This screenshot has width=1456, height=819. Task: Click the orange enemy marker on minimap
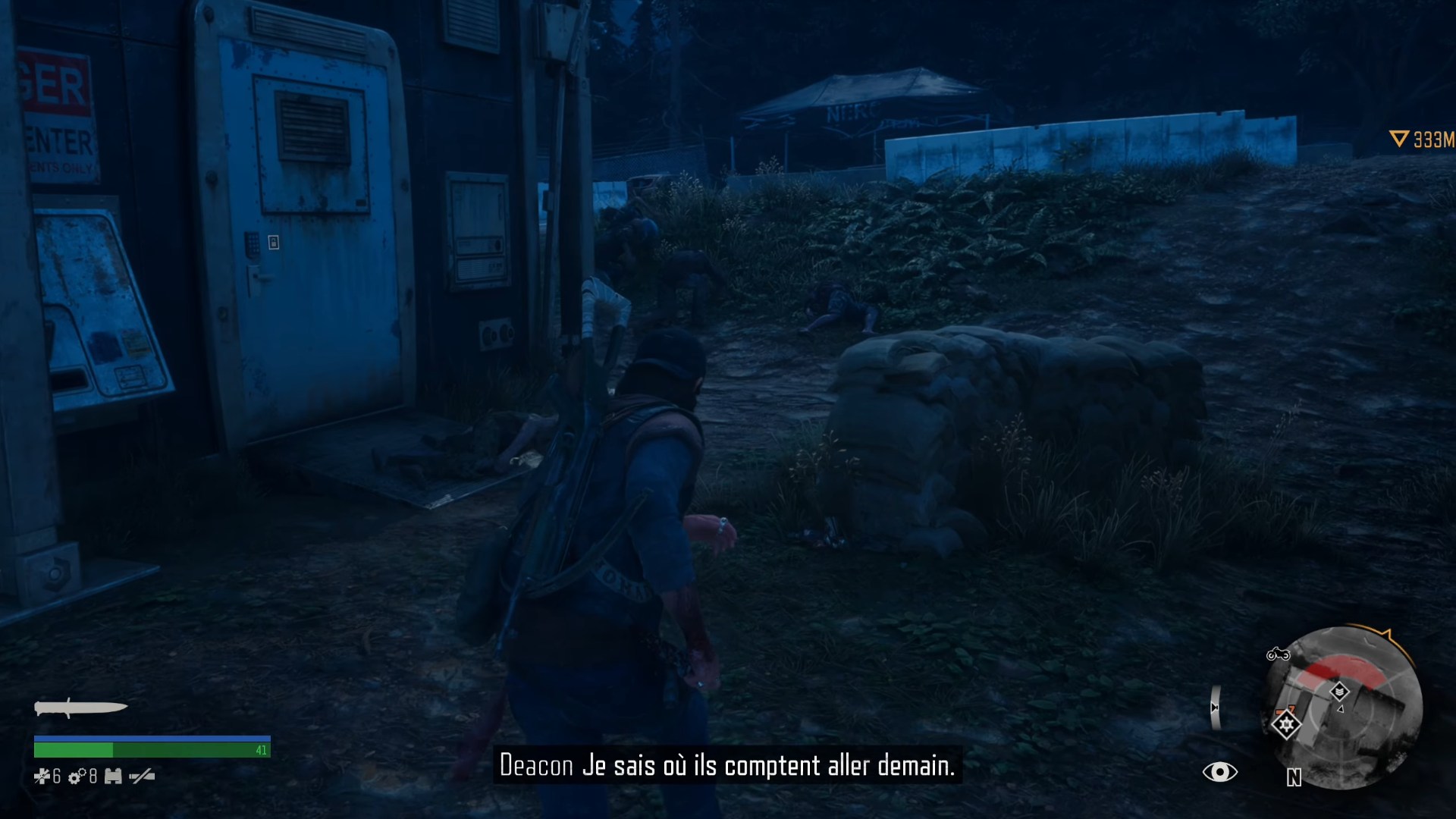(1285, 711)
